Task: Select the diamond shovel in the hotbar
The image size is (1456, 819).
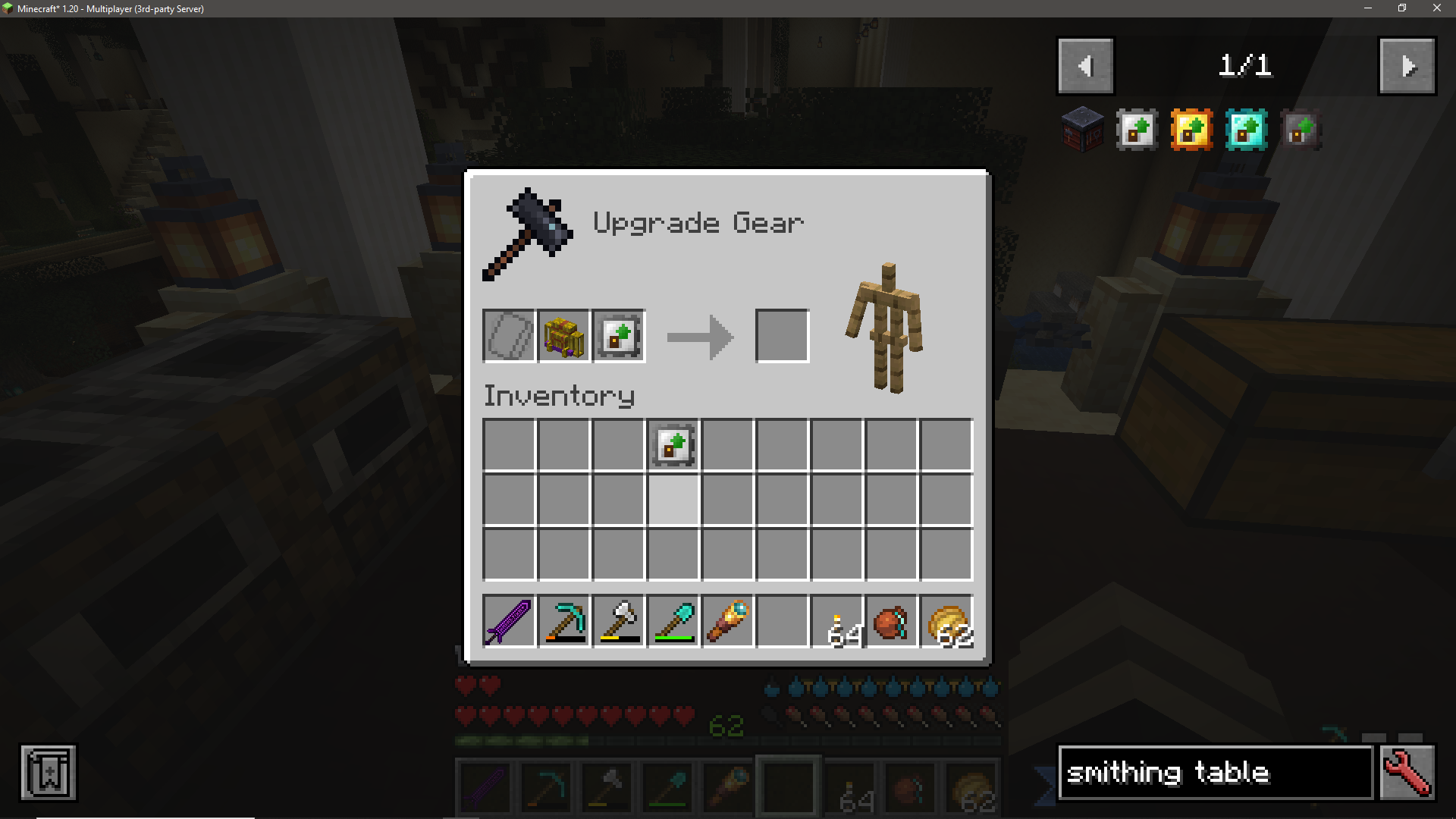Action: (x=673, y=622)
